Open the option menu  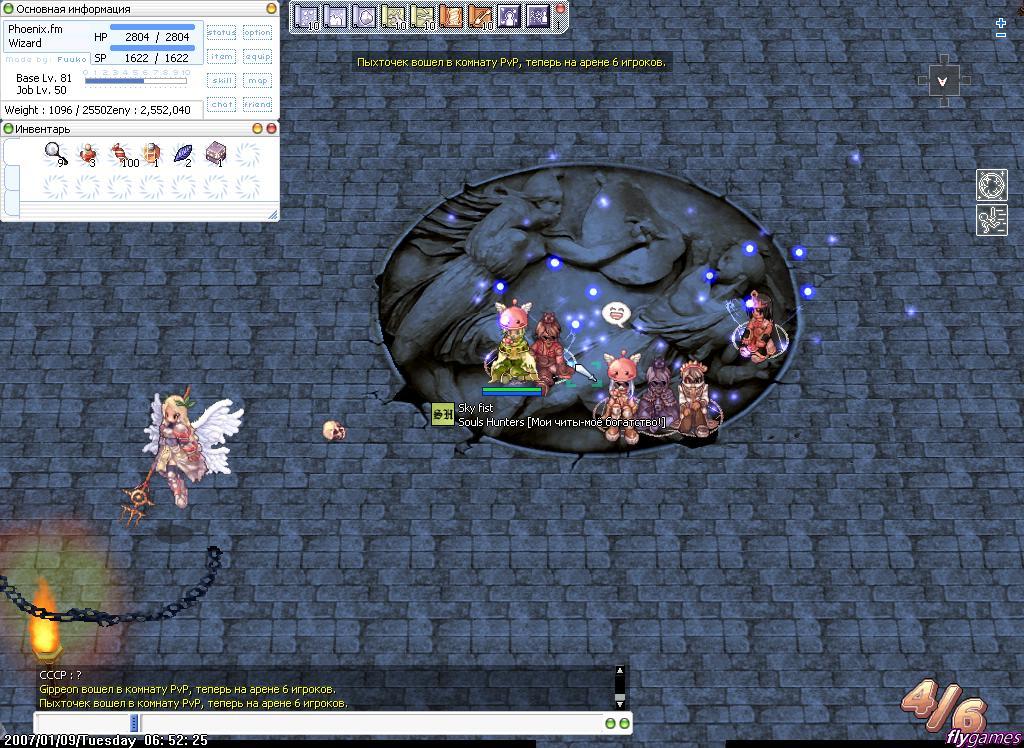tap(257, 33)
